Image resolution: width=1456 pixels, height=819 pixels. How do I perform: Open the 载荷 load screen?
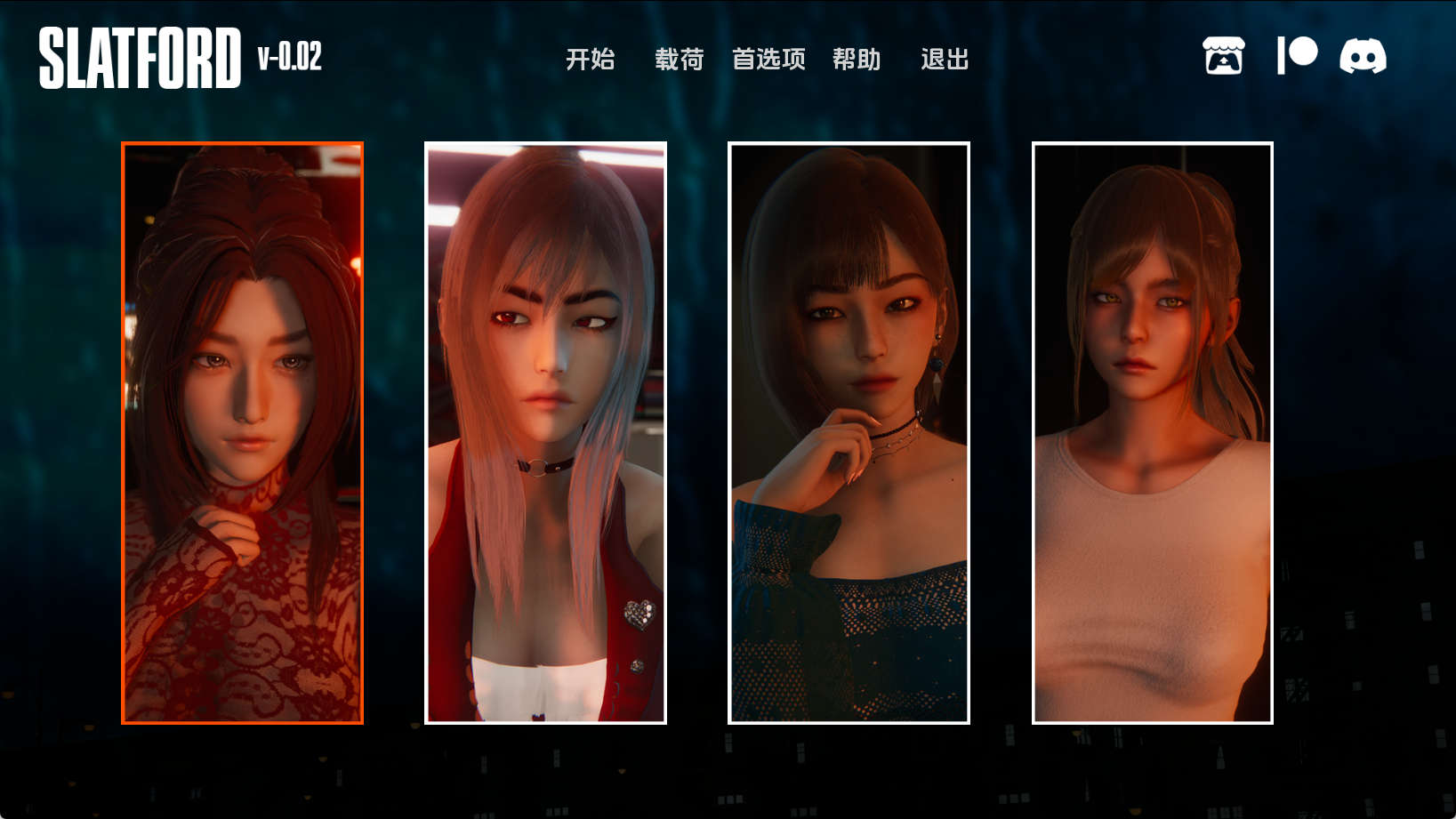tap(678, 60)
